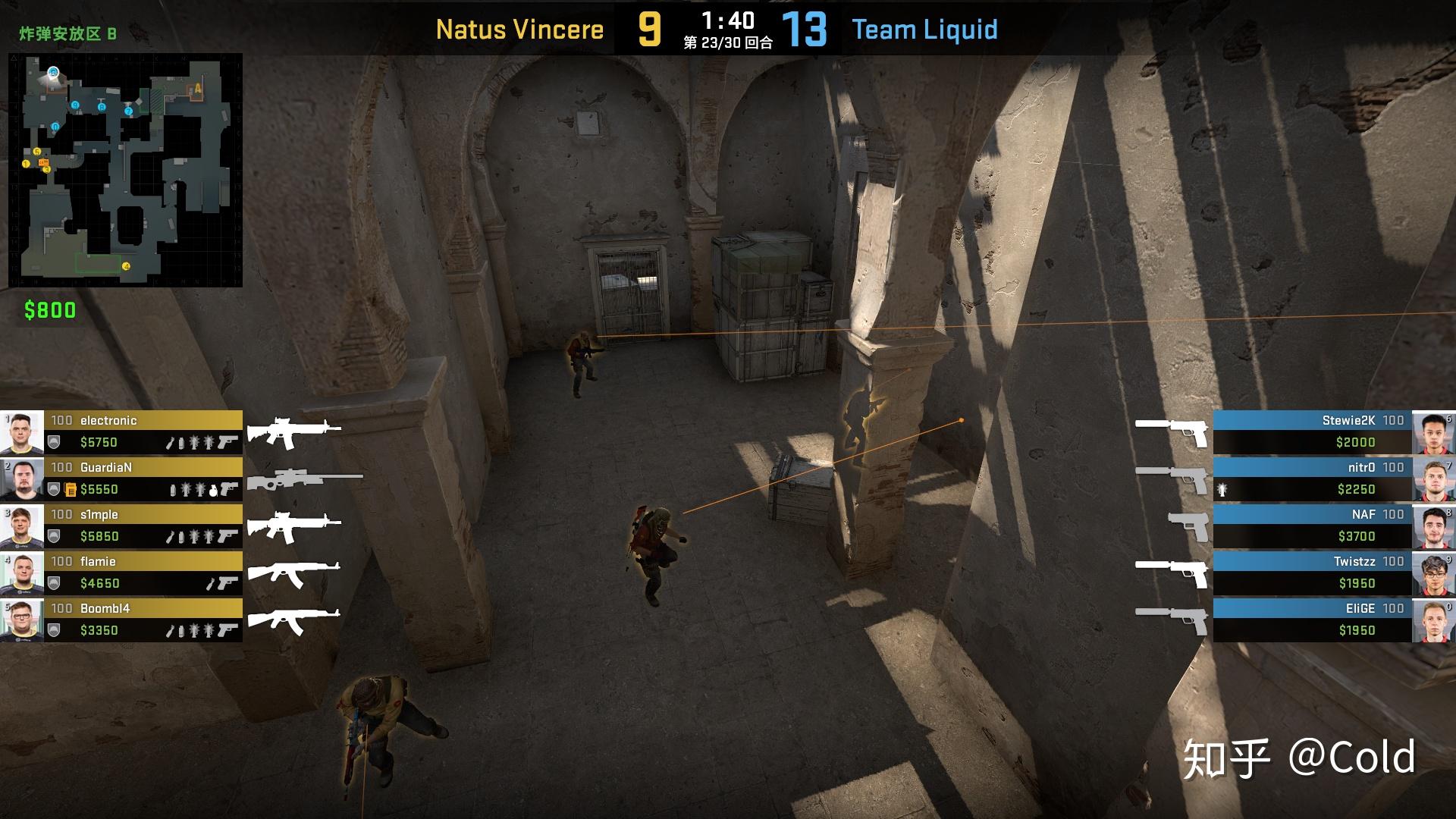Click the smoke grenade icon on s1mple's row
Image resolution: width=1456 pixels, height=819 pixels.
(181, 537)
